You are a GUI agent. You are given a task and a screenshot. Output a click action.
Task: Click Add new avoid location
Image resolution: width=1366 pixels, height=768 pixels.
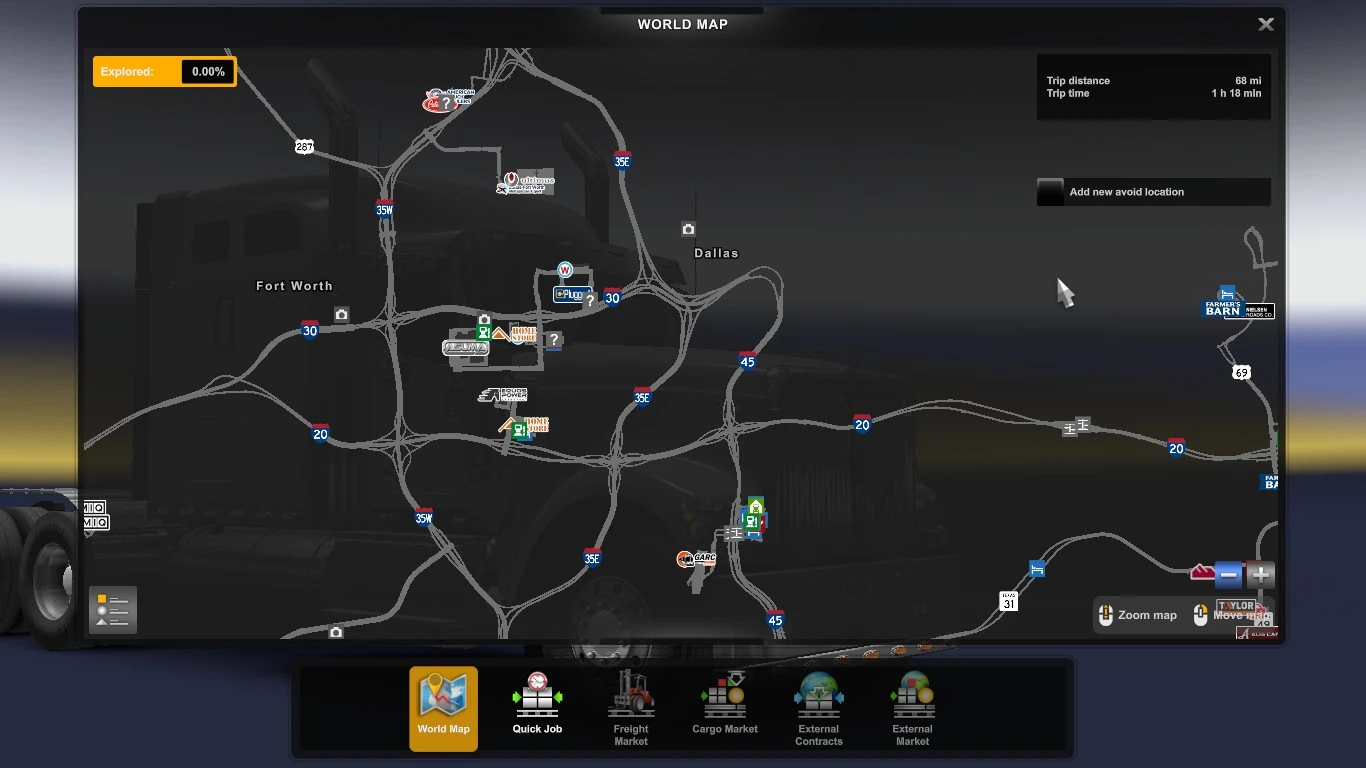click(x=1152, y=191)
